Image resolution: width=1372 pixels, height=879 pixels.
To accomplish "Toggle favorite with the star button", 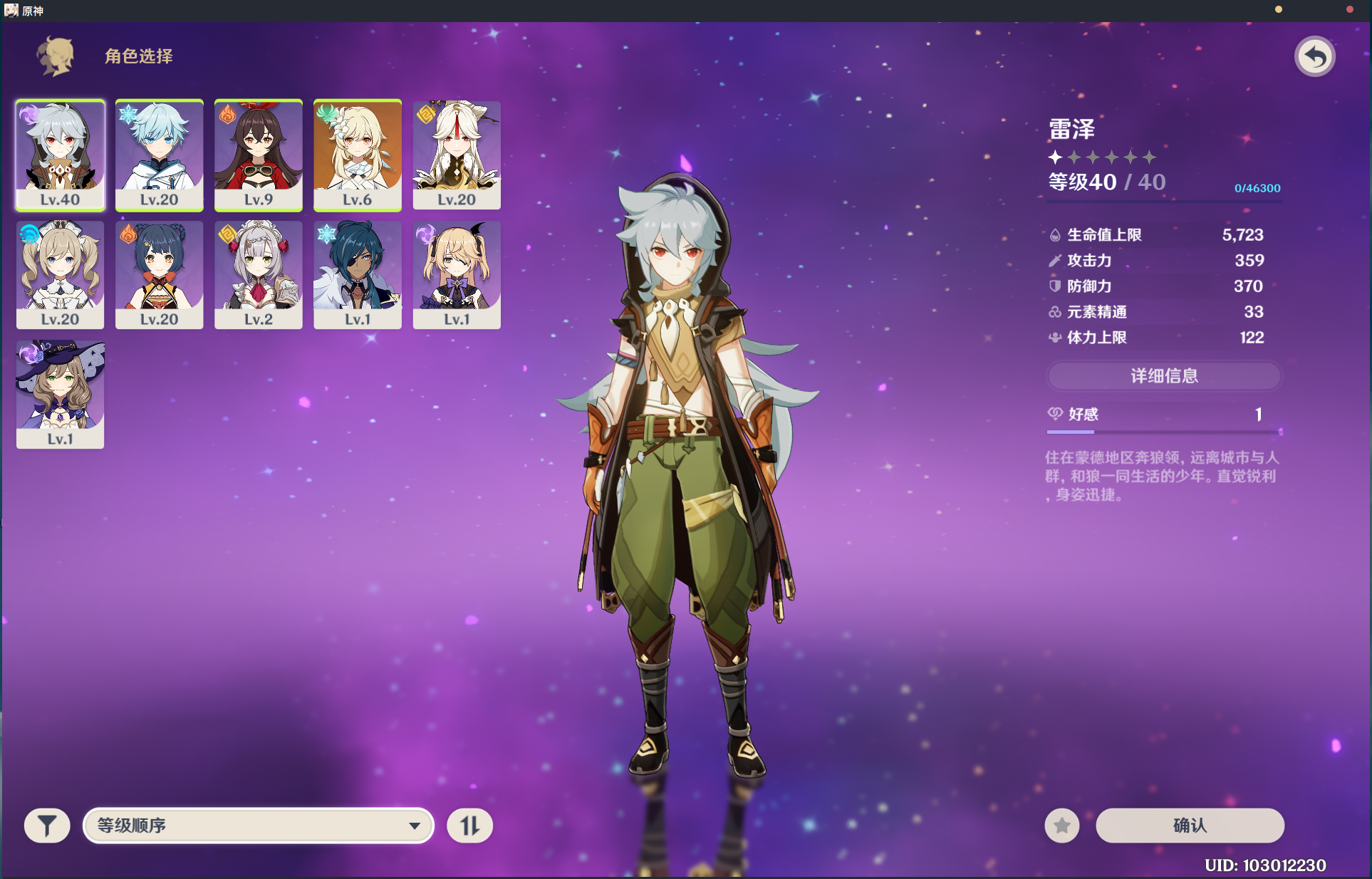I will (x=1062, y=825).
